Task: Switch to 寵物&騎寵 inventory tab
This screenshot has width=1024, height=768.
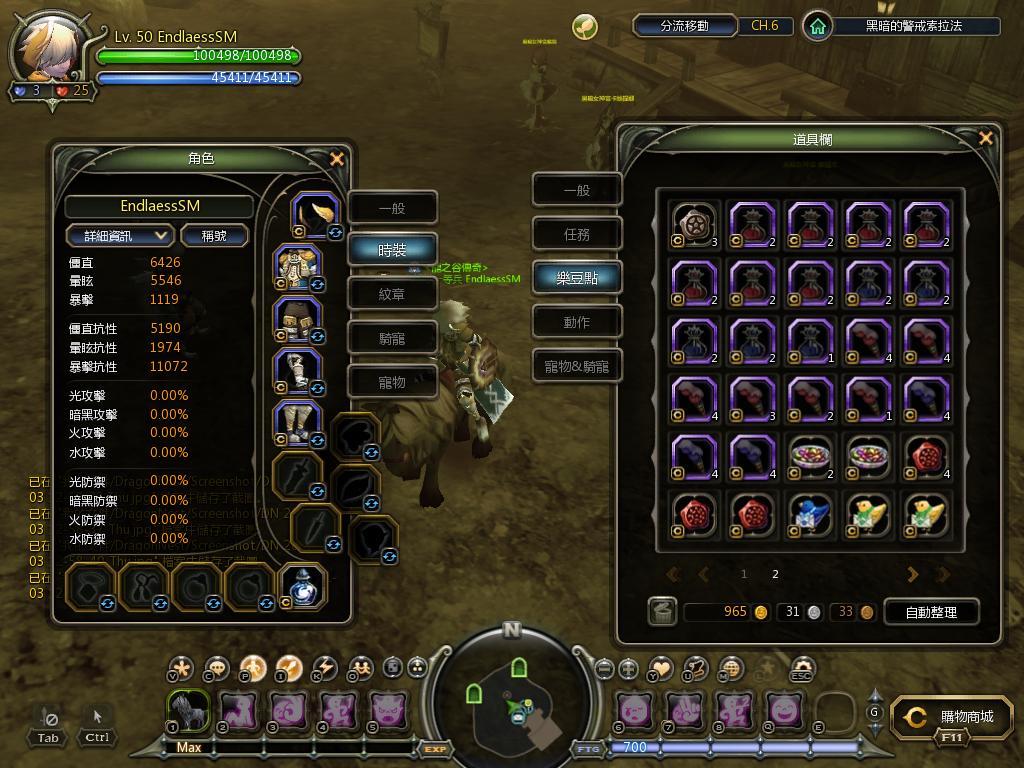Action: [x=577, y=366]
